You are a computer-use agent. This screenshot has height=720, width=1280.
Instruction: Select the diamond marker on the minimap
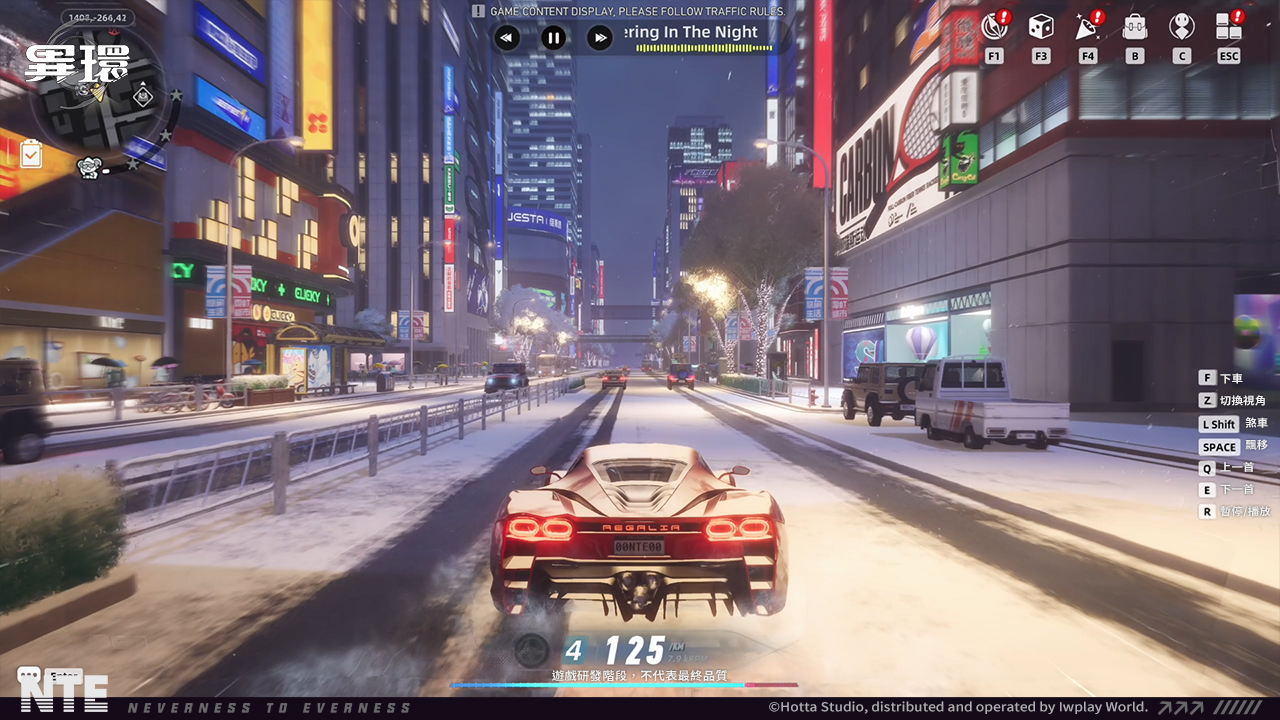(x=141, y=97)
